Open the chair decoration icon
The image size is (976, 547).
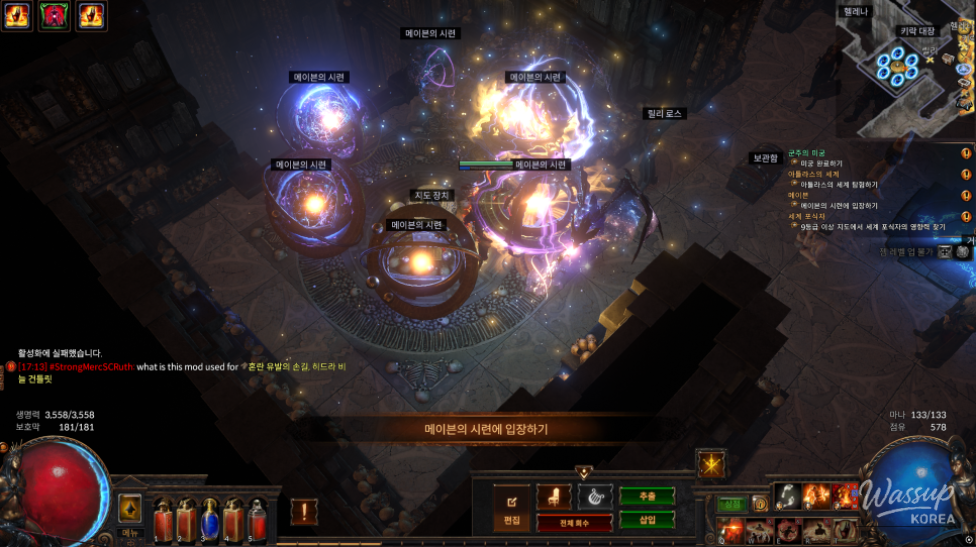[554, 496]
